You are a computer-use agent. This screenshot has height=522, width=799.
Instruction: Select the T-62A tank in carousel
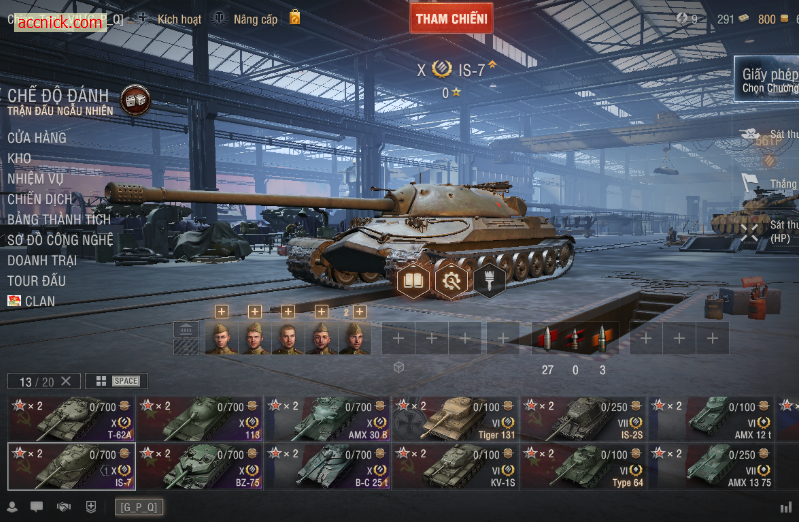[71, 419]
